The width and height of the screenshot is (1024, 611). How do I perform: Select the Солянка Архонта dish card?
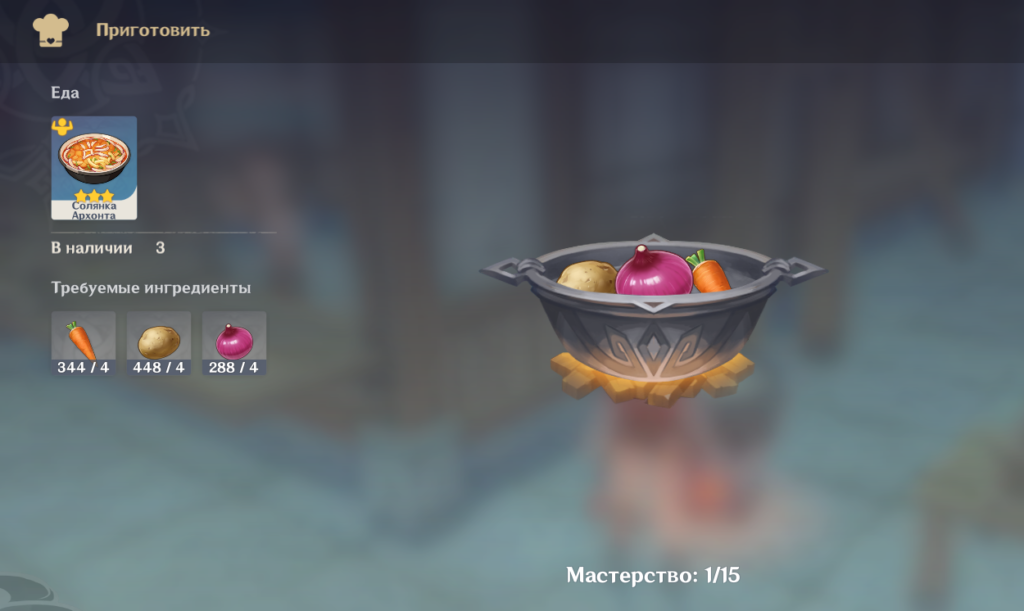coord(94,167)
